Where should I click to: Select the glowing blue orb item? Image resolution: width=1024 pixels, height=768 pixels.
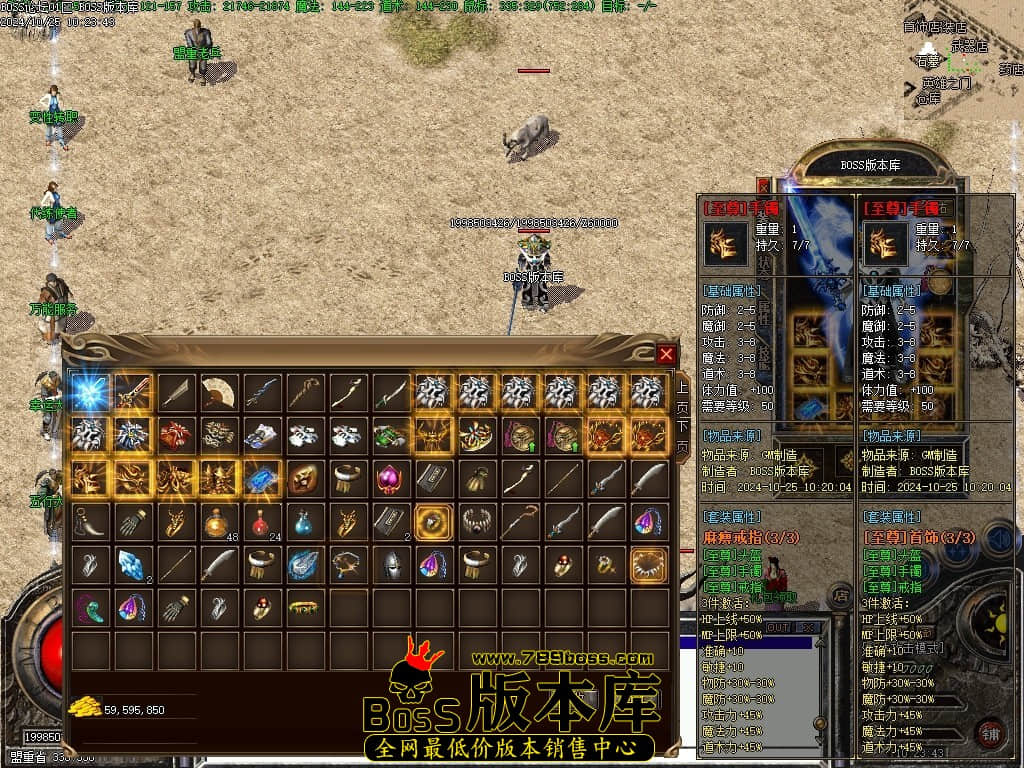pos(90,392)
